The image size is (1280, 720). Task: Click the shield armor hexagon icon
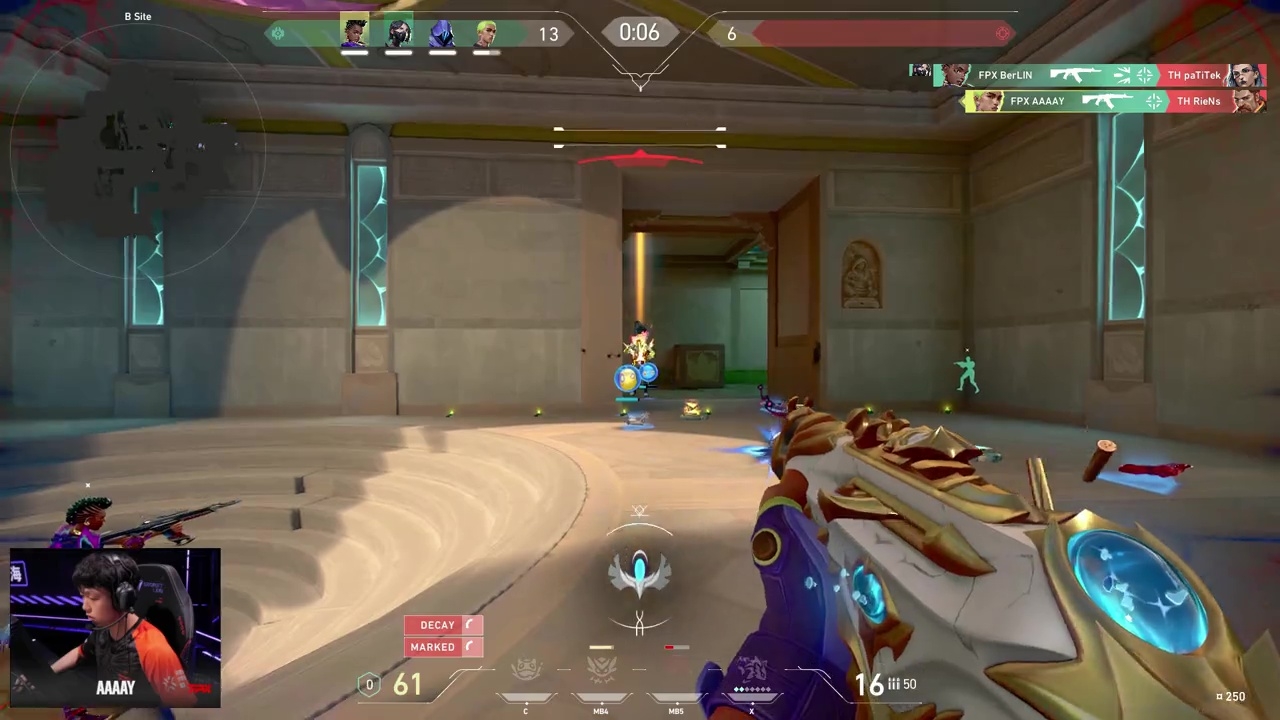(369, 685)
